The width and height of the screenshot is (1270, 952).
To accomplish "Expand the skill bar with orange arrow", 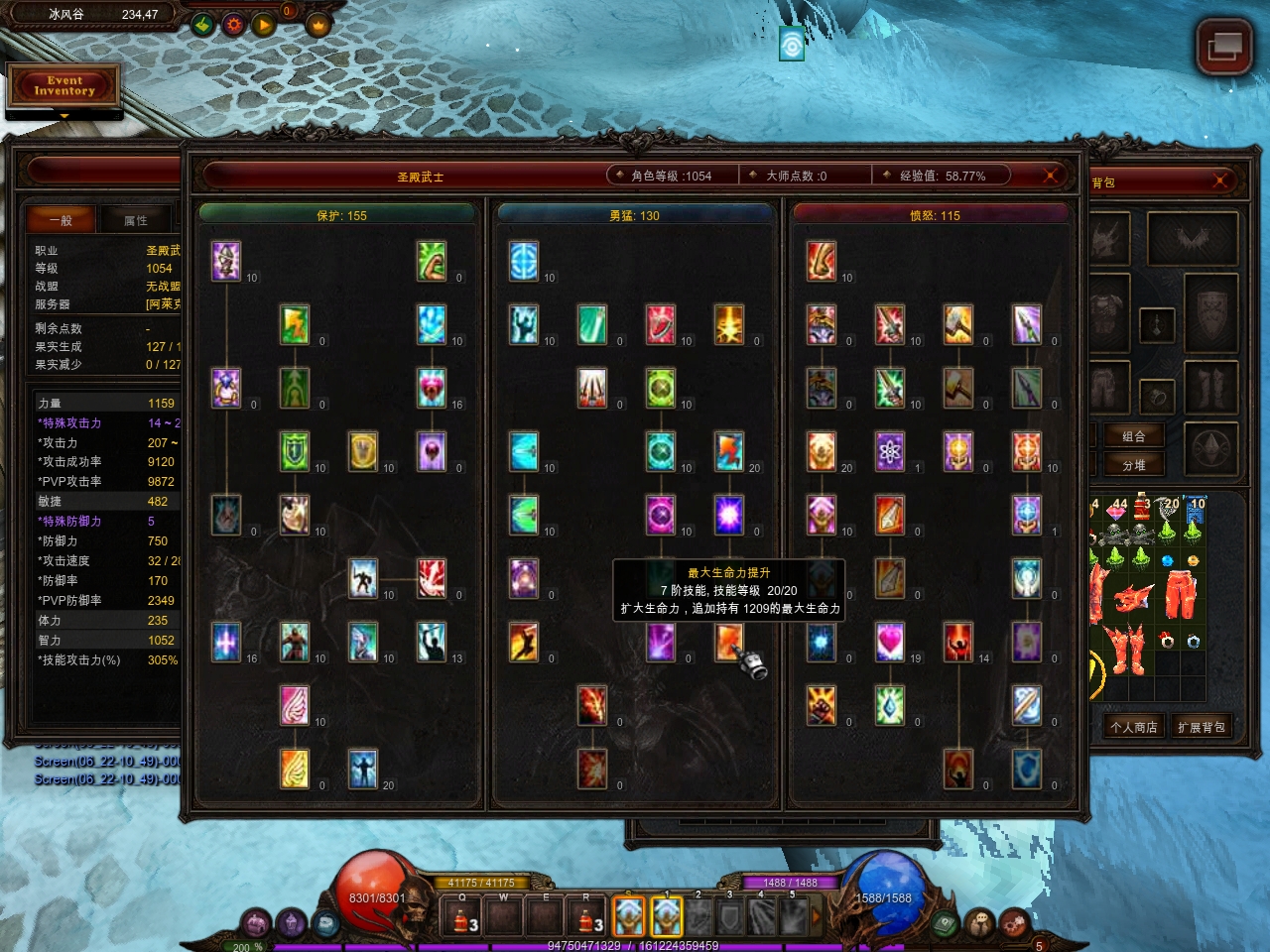I will coord(817,917).
